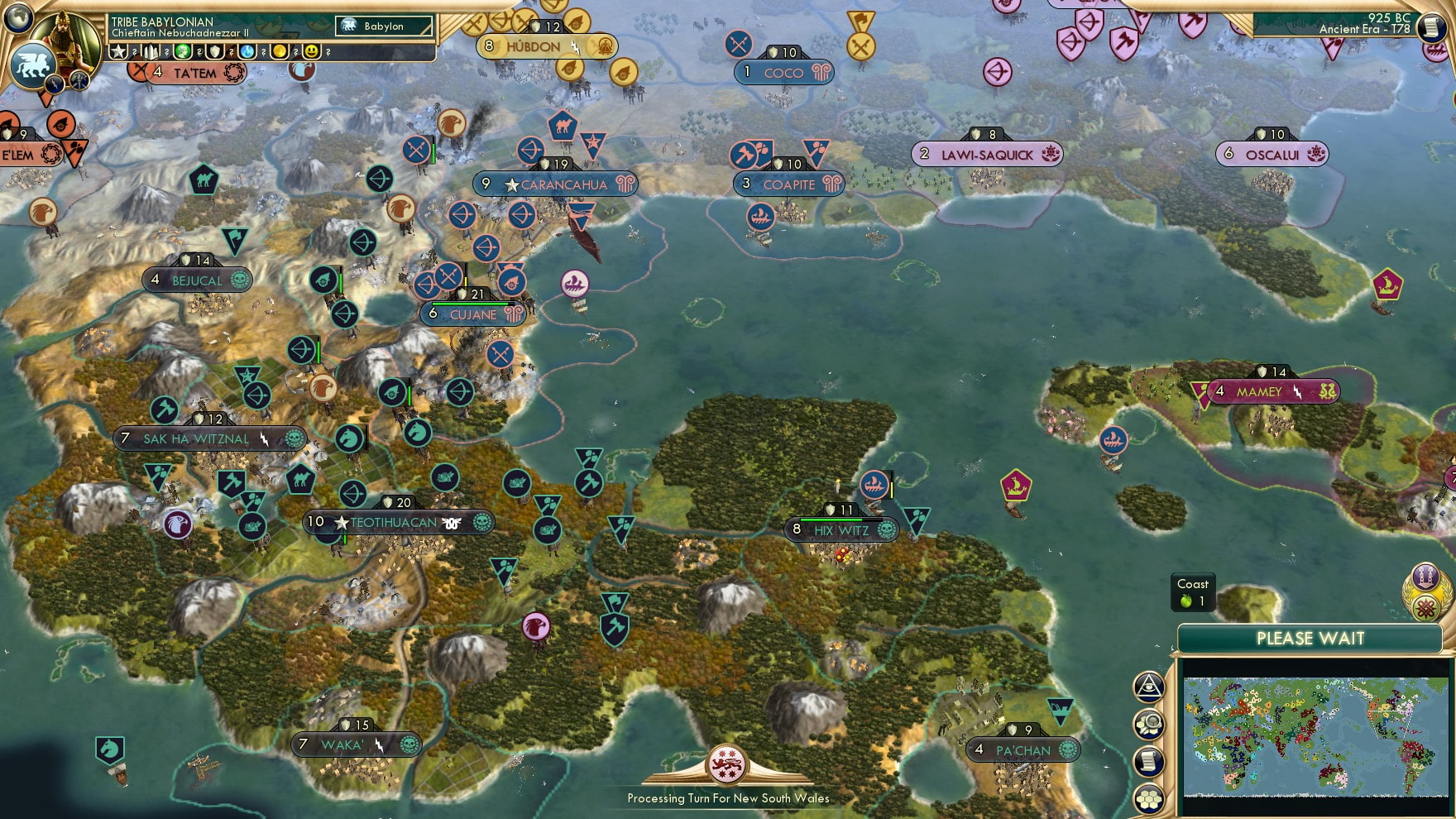Click the happiness smiley icon in the top panel
This screenshot has height=819, width=1456.
309,52
